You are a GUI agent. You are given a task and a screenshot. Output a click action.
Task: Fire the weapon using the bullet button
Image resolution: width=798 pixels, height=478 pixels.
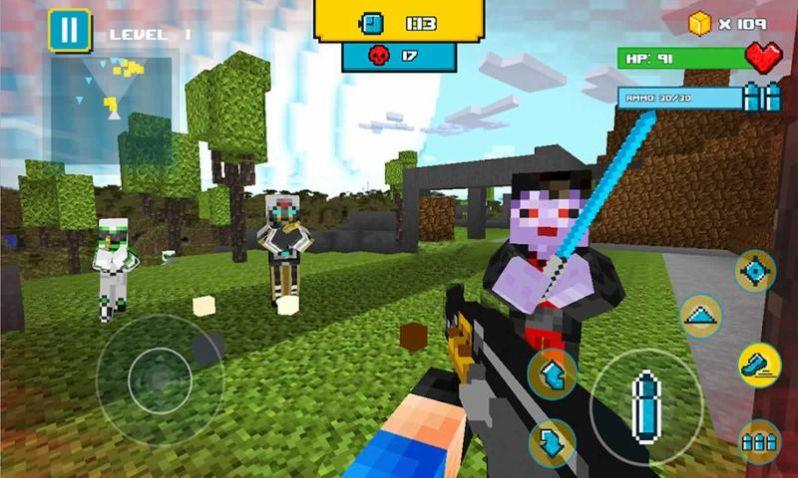tap(645, 404)
